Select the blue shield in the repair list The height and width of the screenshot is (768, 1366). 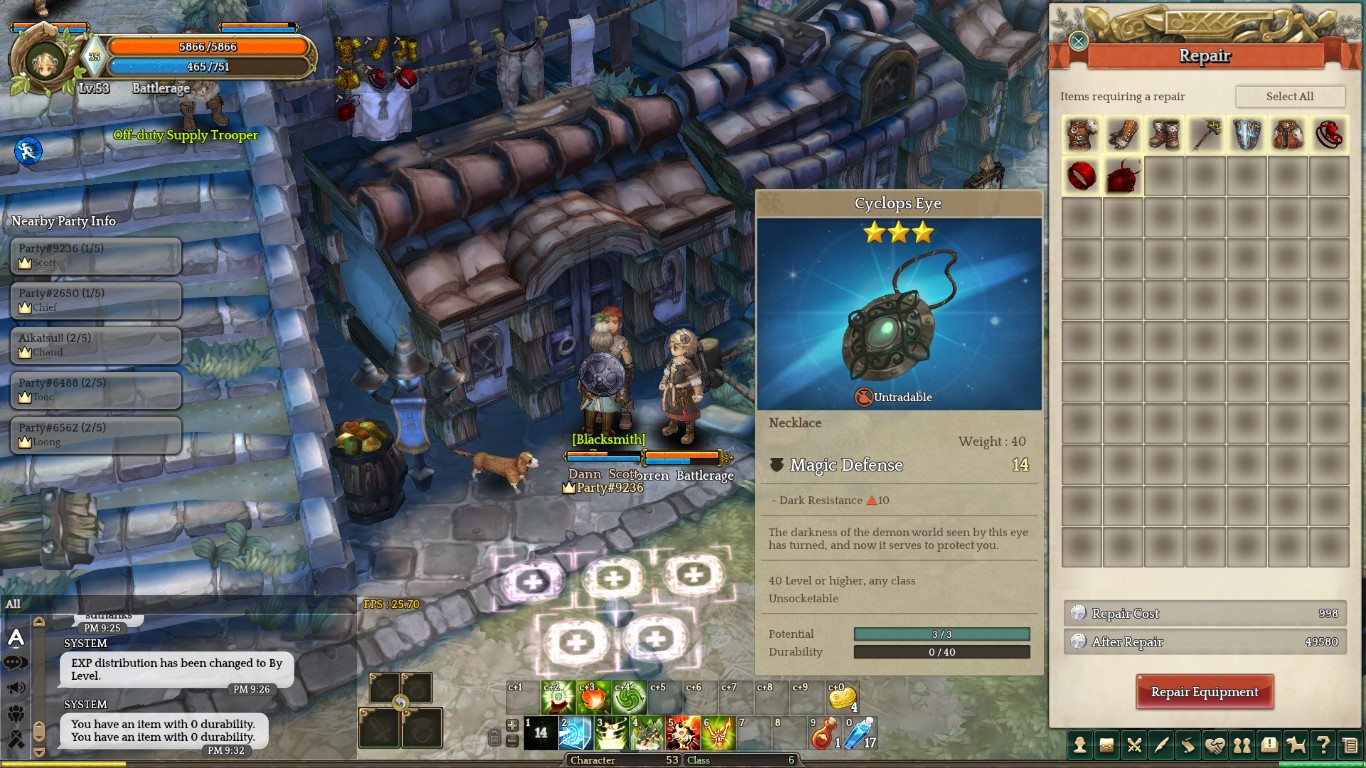pyautogui.click(x=1246, y=135)
